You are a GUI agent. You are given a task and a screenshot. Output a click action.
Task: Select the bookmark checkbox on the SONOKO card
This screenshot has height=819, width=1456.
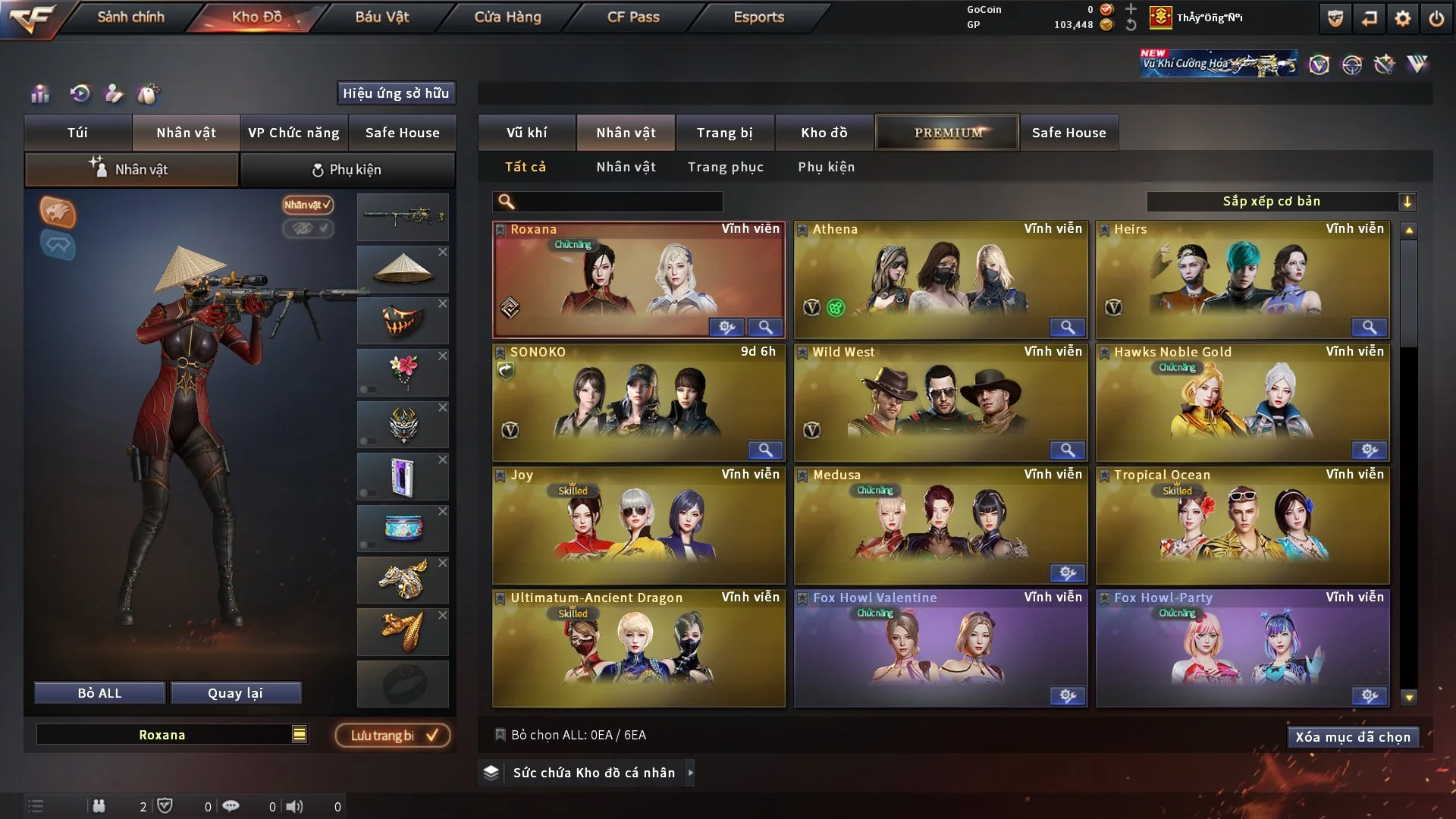tap(500, 352)
